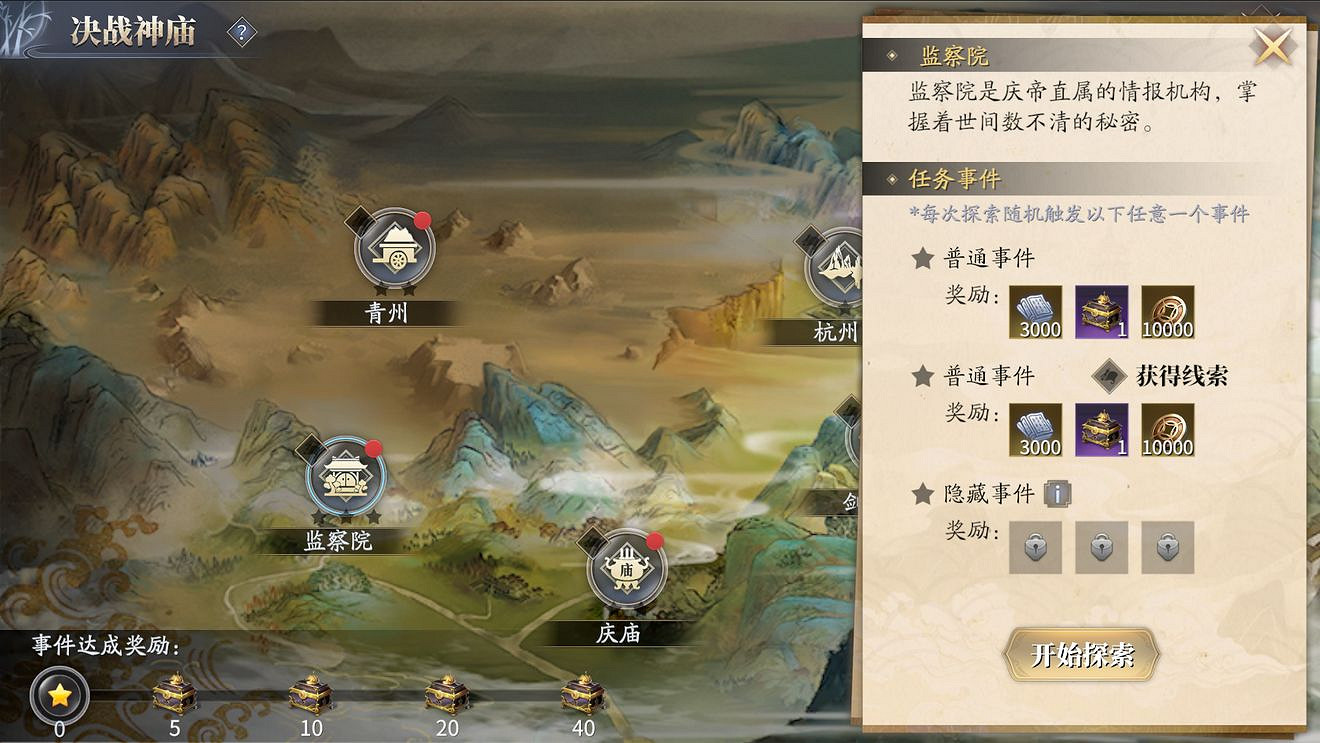Click the 40-event milestone chest

tap(583, 693)
